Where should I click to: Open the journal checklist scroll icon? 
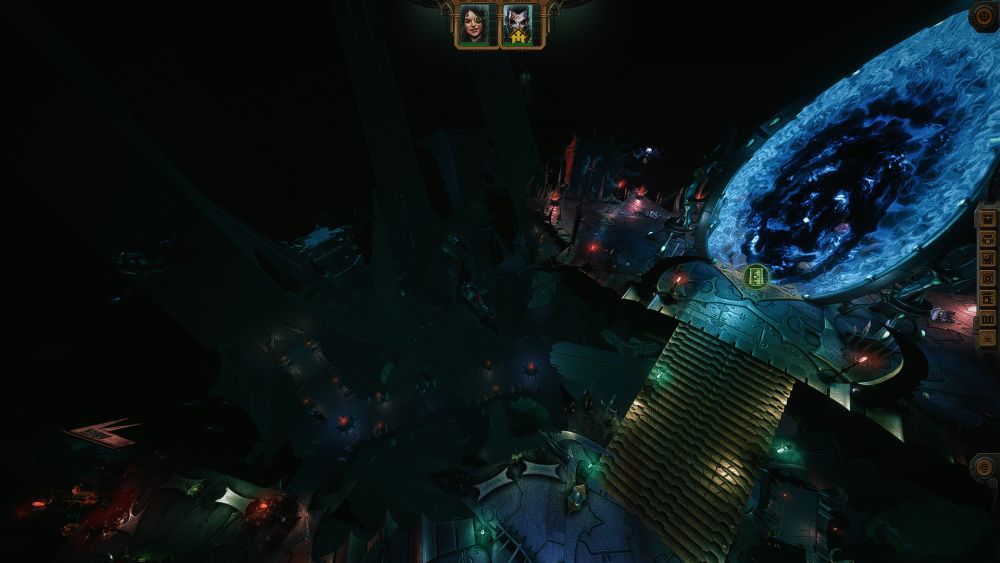pos(988,259)
